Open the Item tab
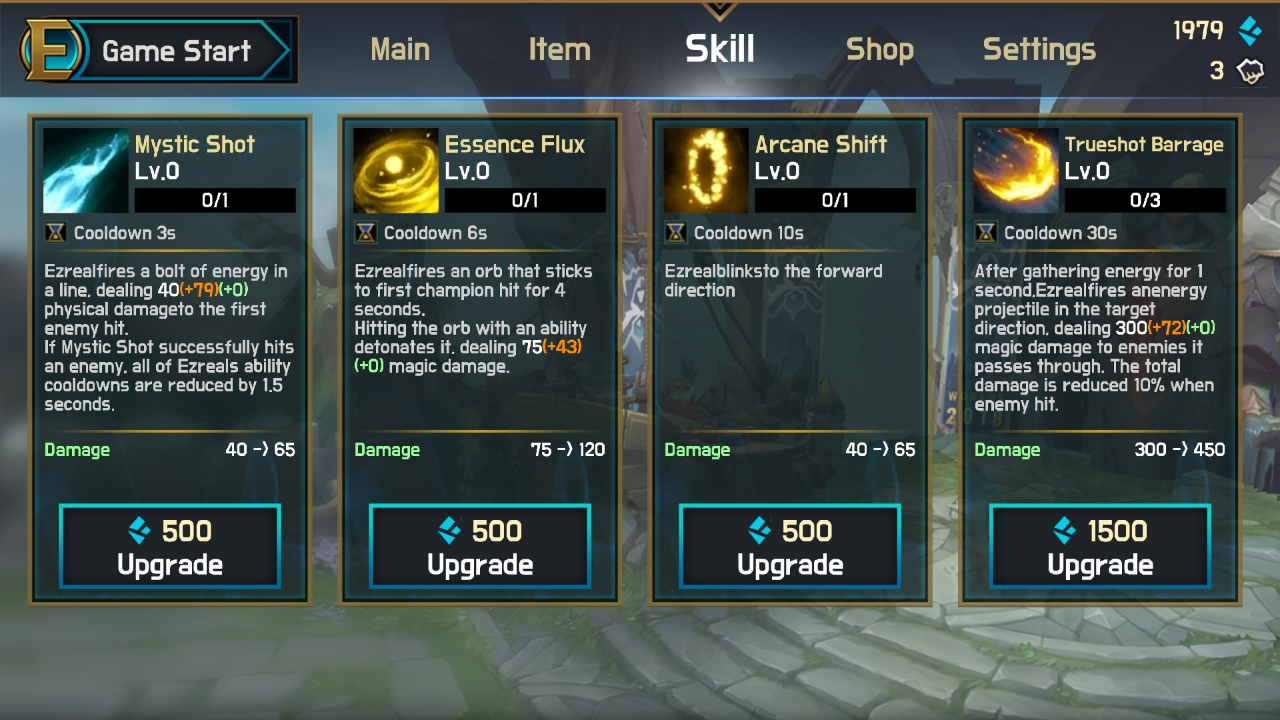The width and height of the screenshot is (1280, 720). pyautogui.click(x=559, y=49)
